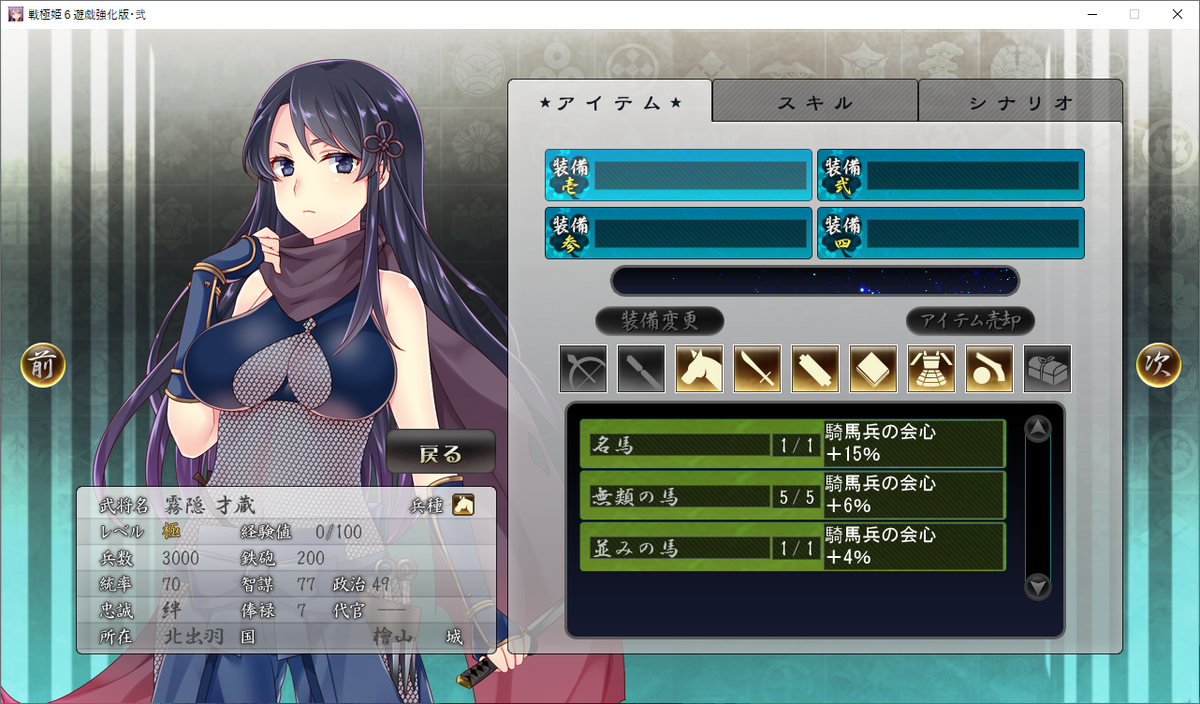Filter by the armor icon

pyautogui.click(x=931, y=369)
